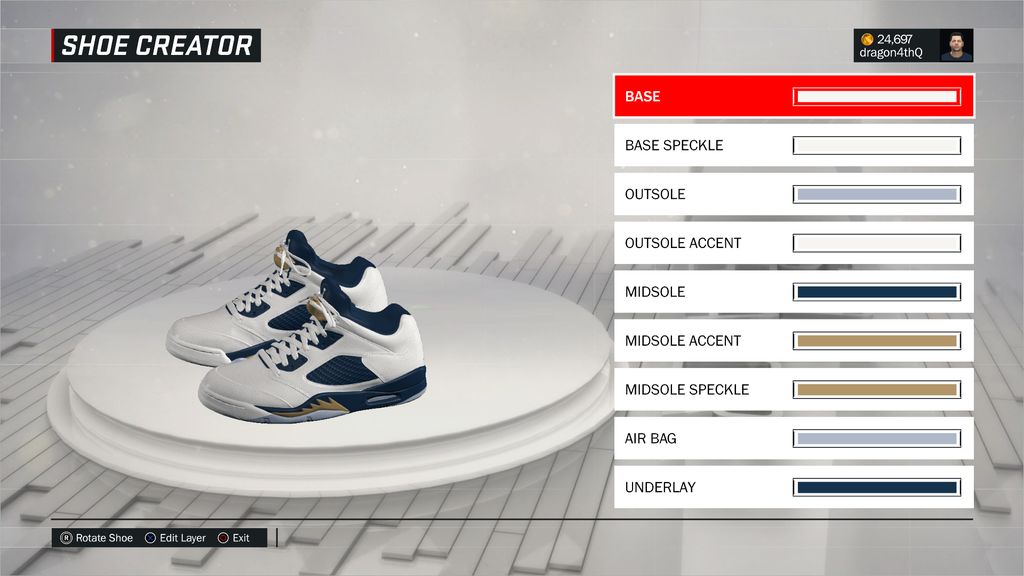Choose the BASE SPECKLE layer
The width and height of the screenshot is (1024, 576).
point(793,146)
